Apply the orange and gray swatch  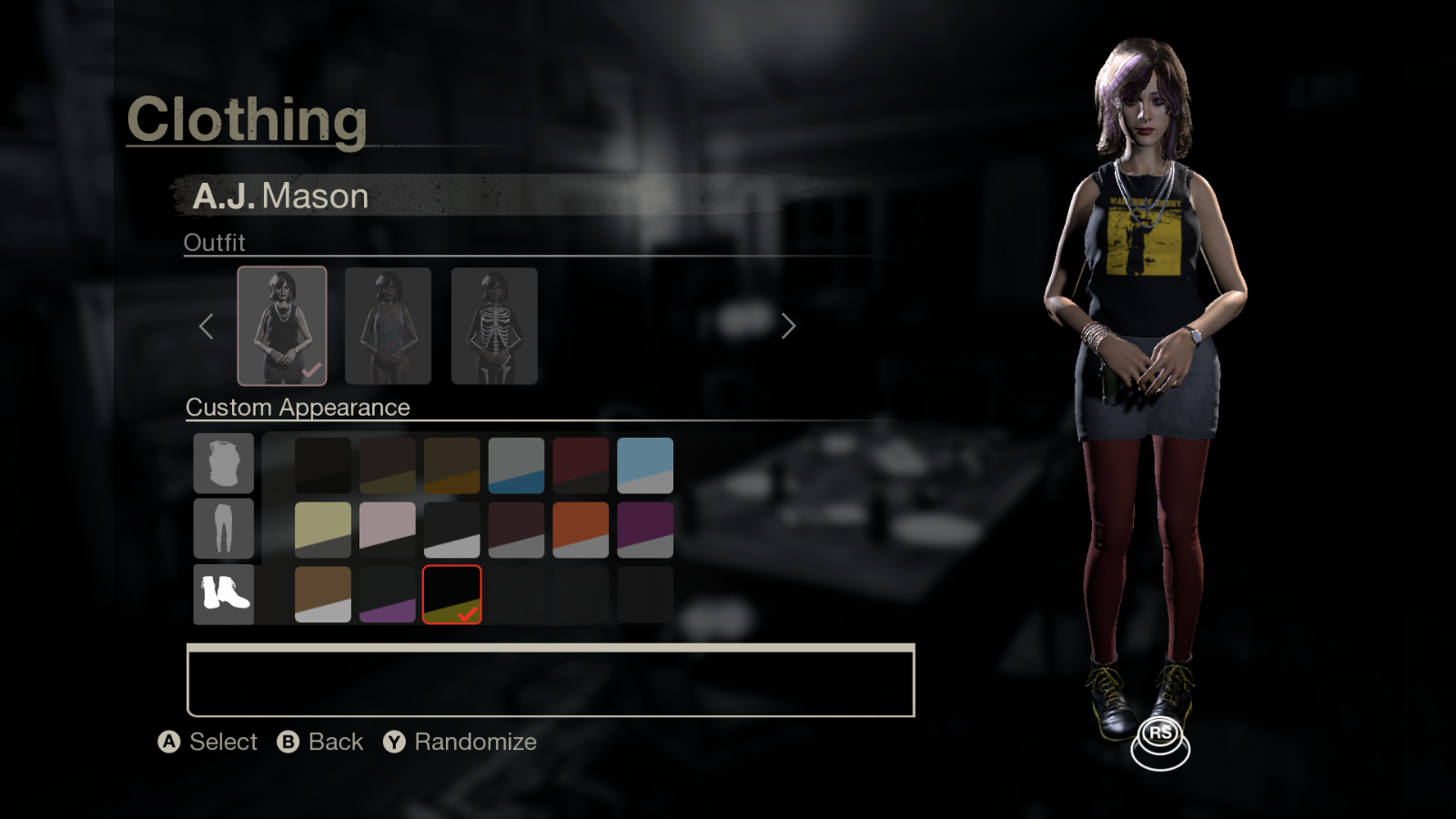point(581,530)
